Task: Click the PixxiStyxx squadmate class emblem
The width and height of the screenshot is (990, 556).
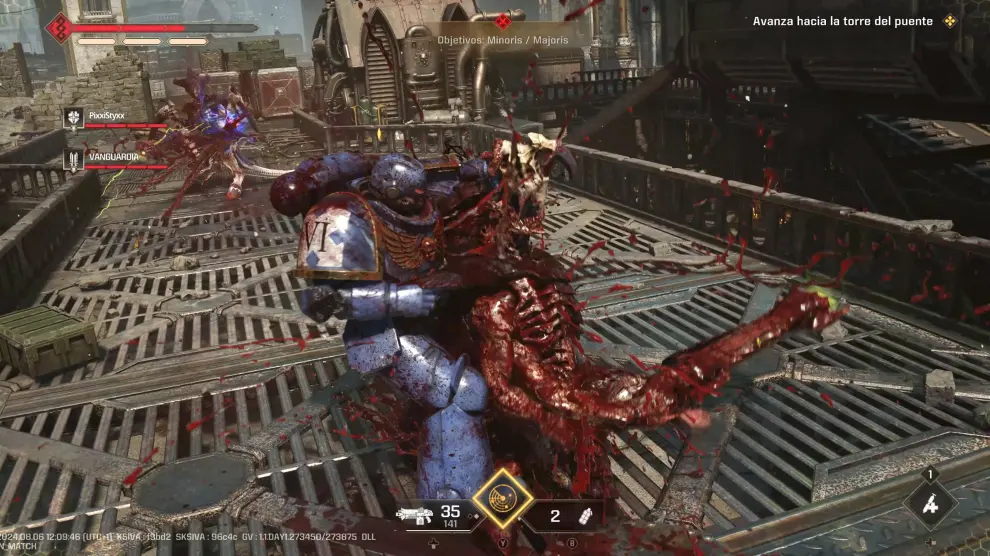Action: point(73,118)
